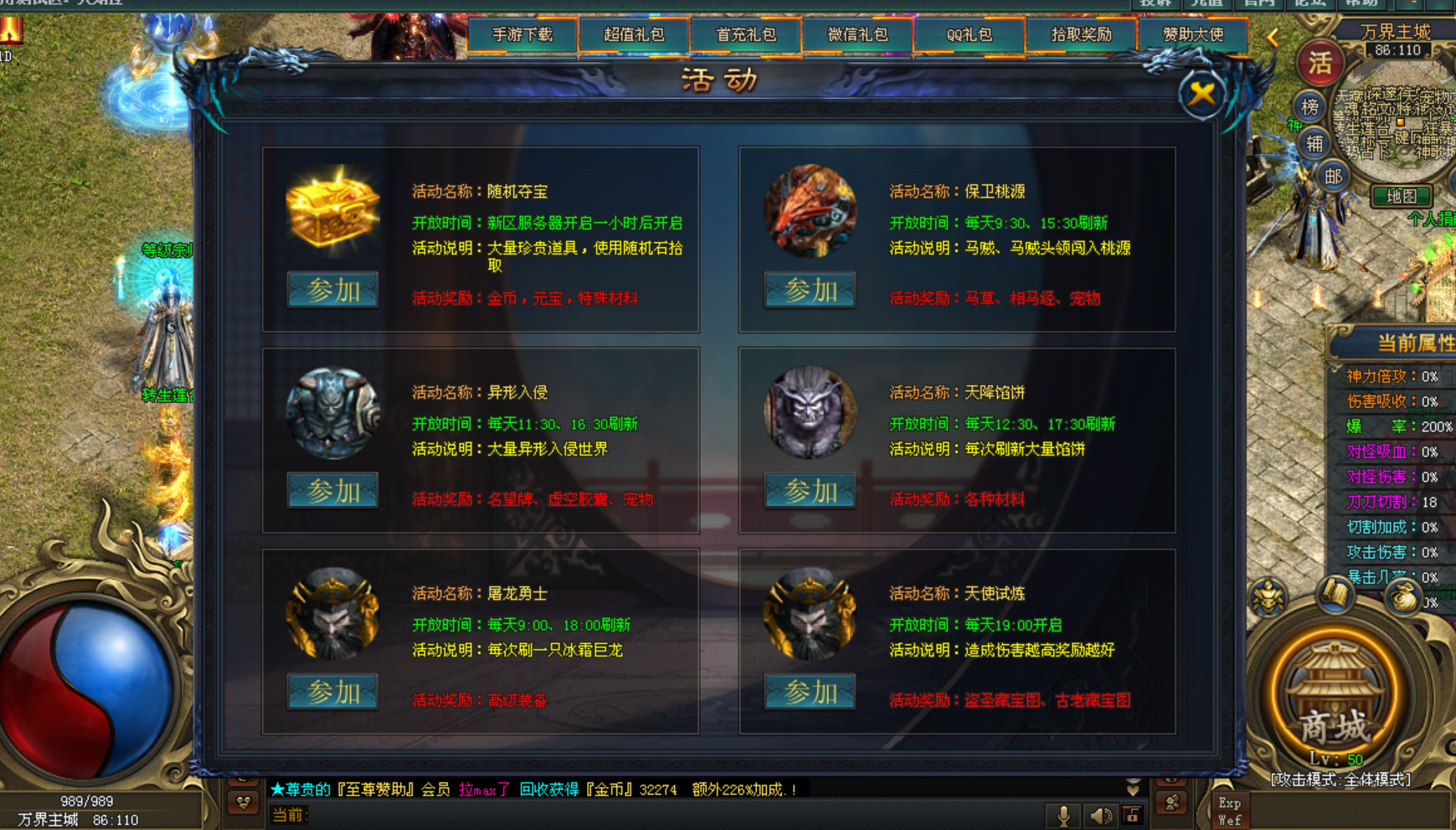Click the red 活 activity icon
This screenshot has width=1456, height=830.
(x=1320, y=63)
